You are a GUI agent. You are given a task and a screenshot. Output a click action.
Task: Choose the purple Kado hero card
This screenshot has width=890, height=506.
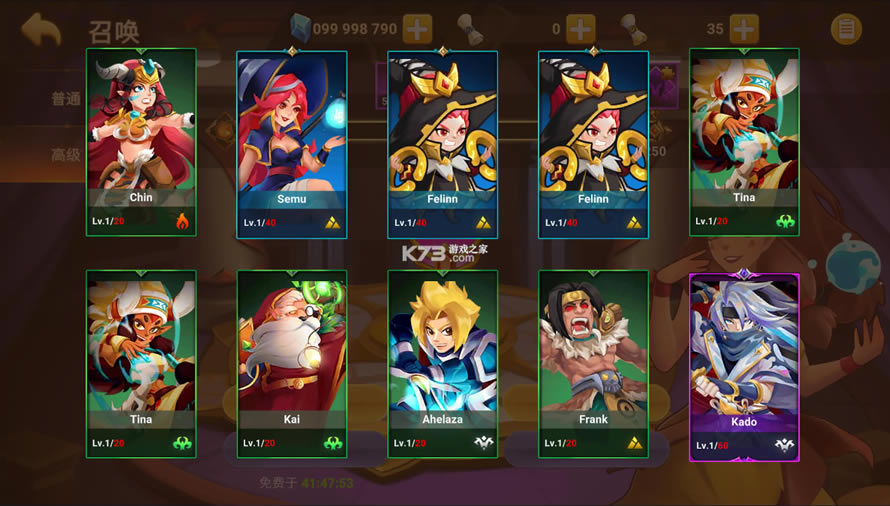tap(744, 366)
